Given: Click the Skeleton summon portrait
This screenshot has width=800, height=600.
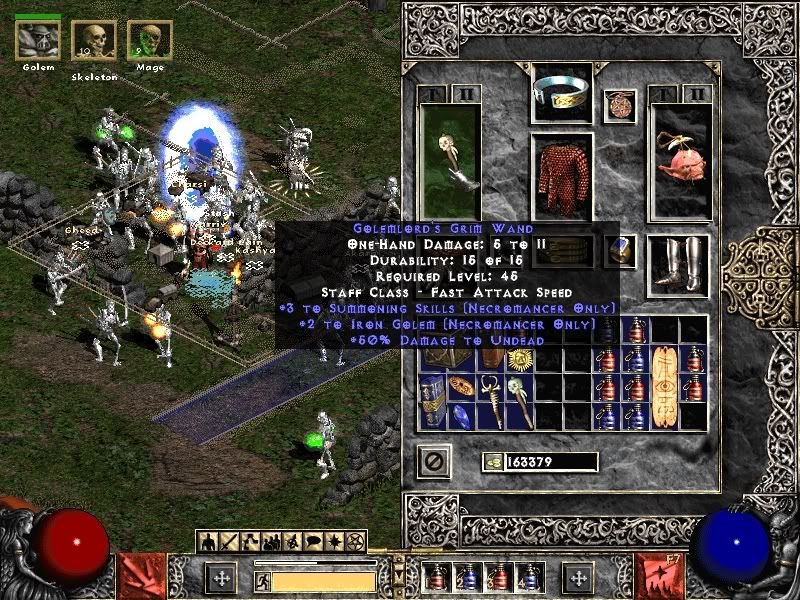Looking at the screenshot, I should tap(94, 42).
